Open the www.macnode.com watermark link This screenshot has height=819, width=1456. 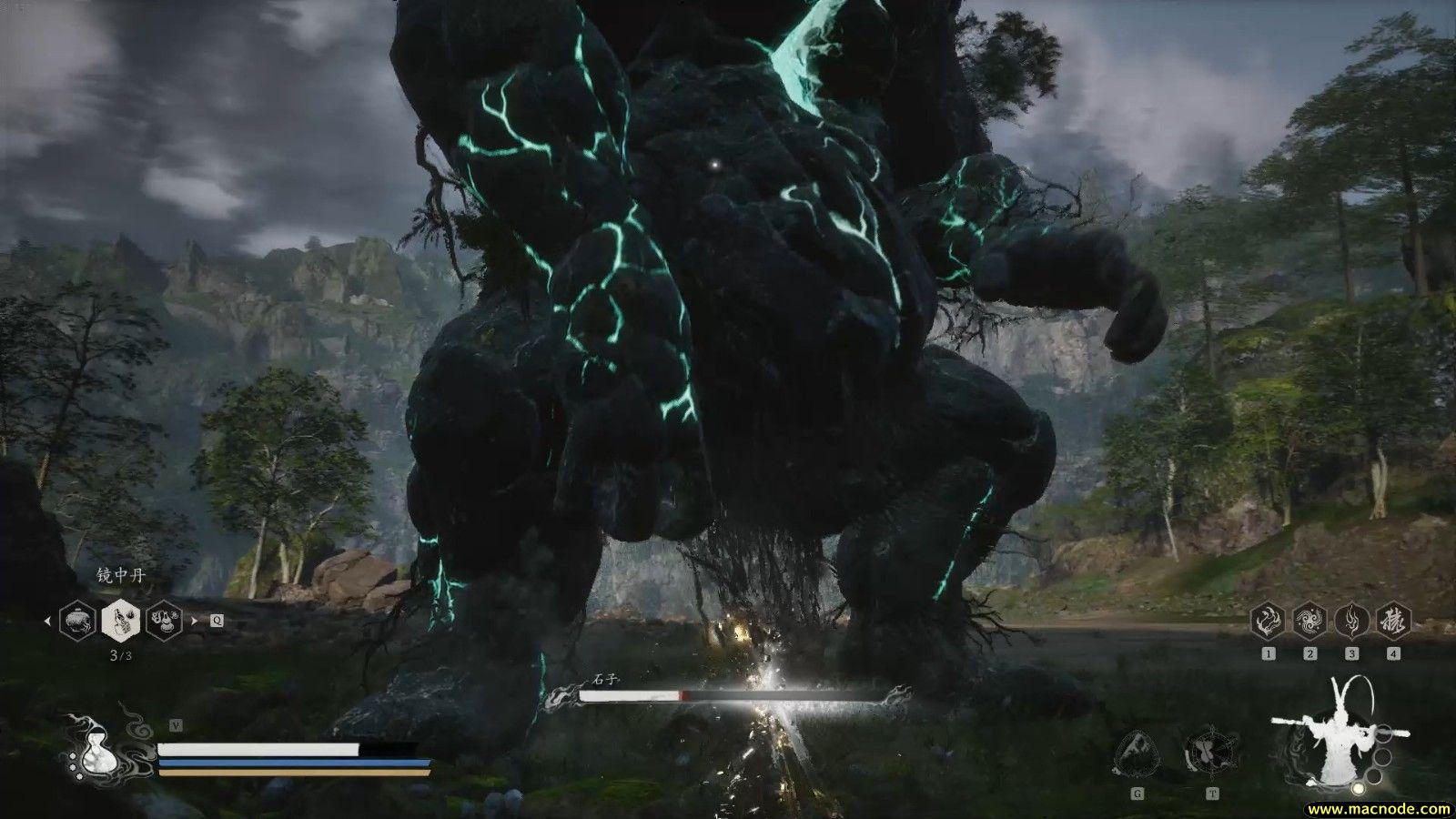coord(1379,808)
